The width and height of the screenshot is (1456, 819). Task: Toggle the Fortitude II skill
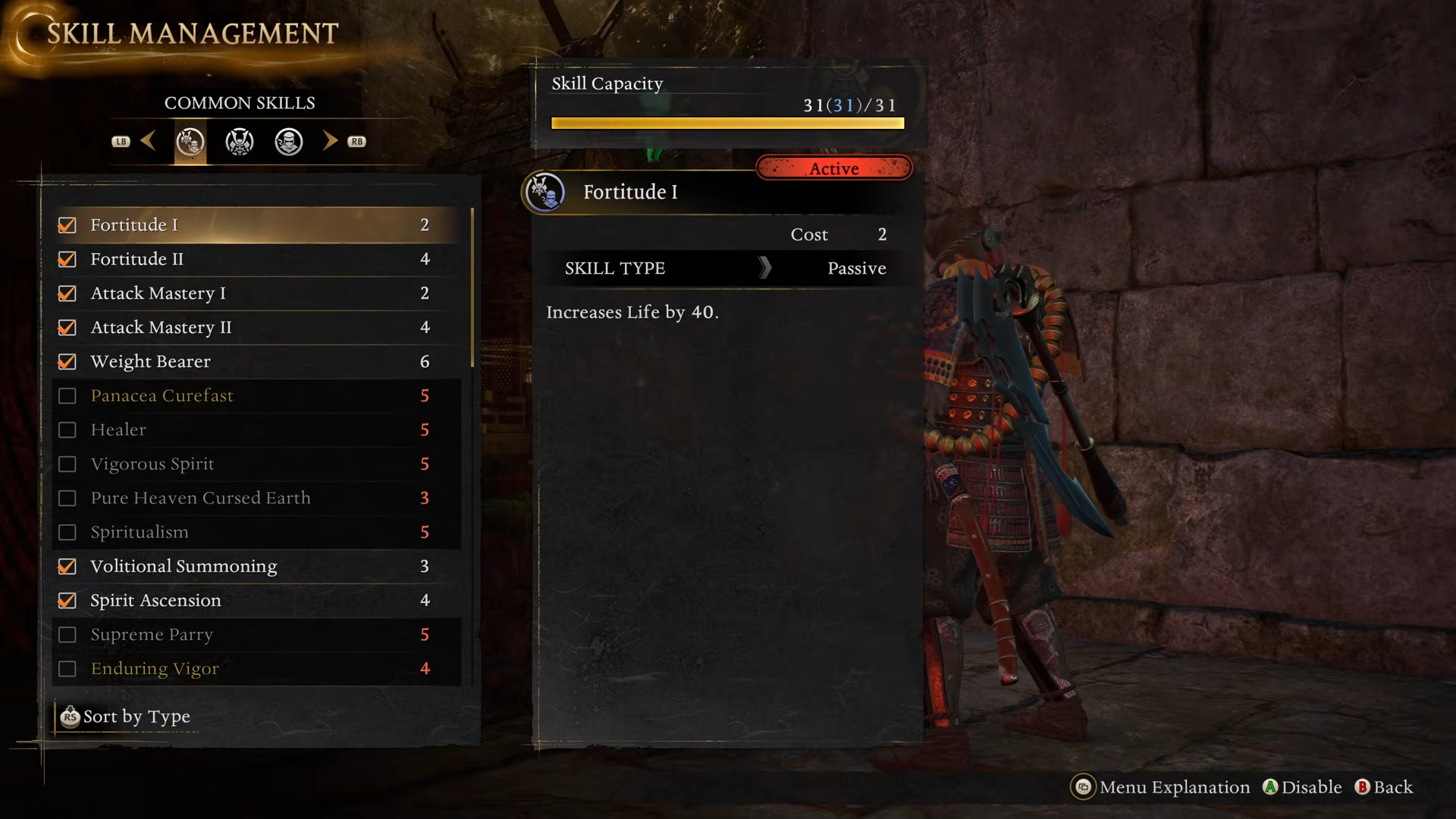coord(67,259)
